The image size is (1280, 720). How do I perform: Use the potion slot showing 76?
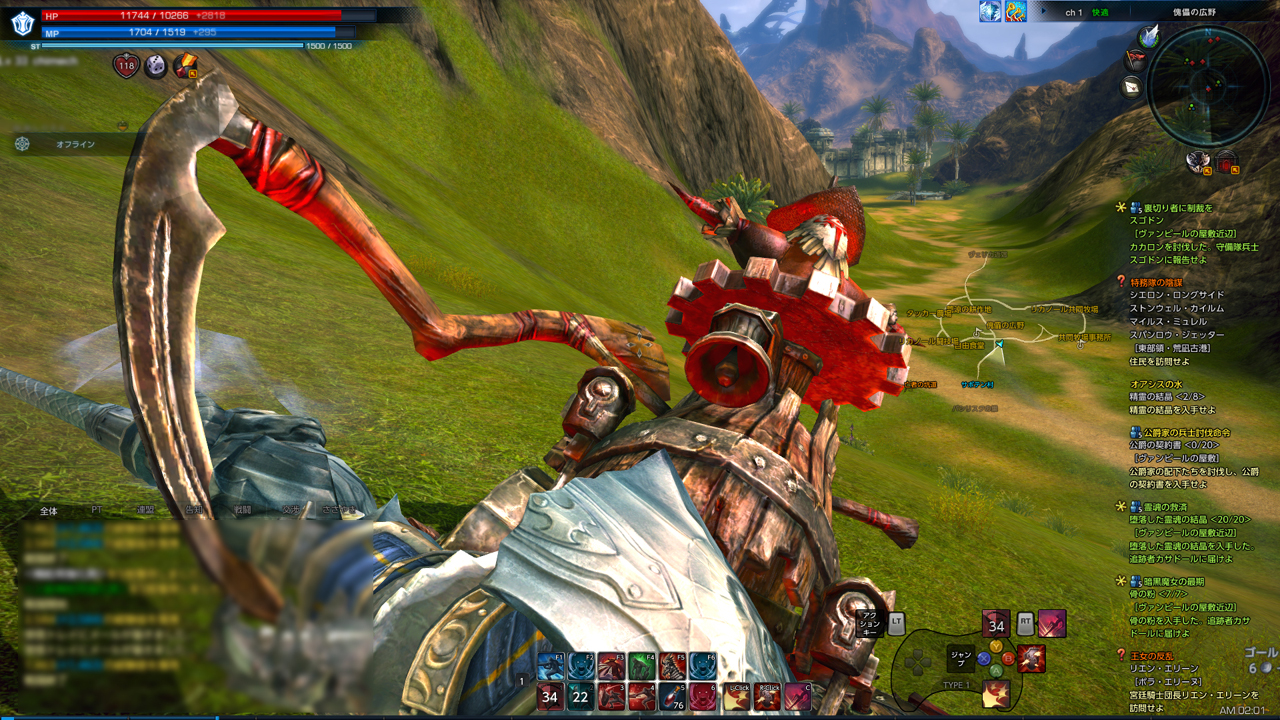point(672,697)
